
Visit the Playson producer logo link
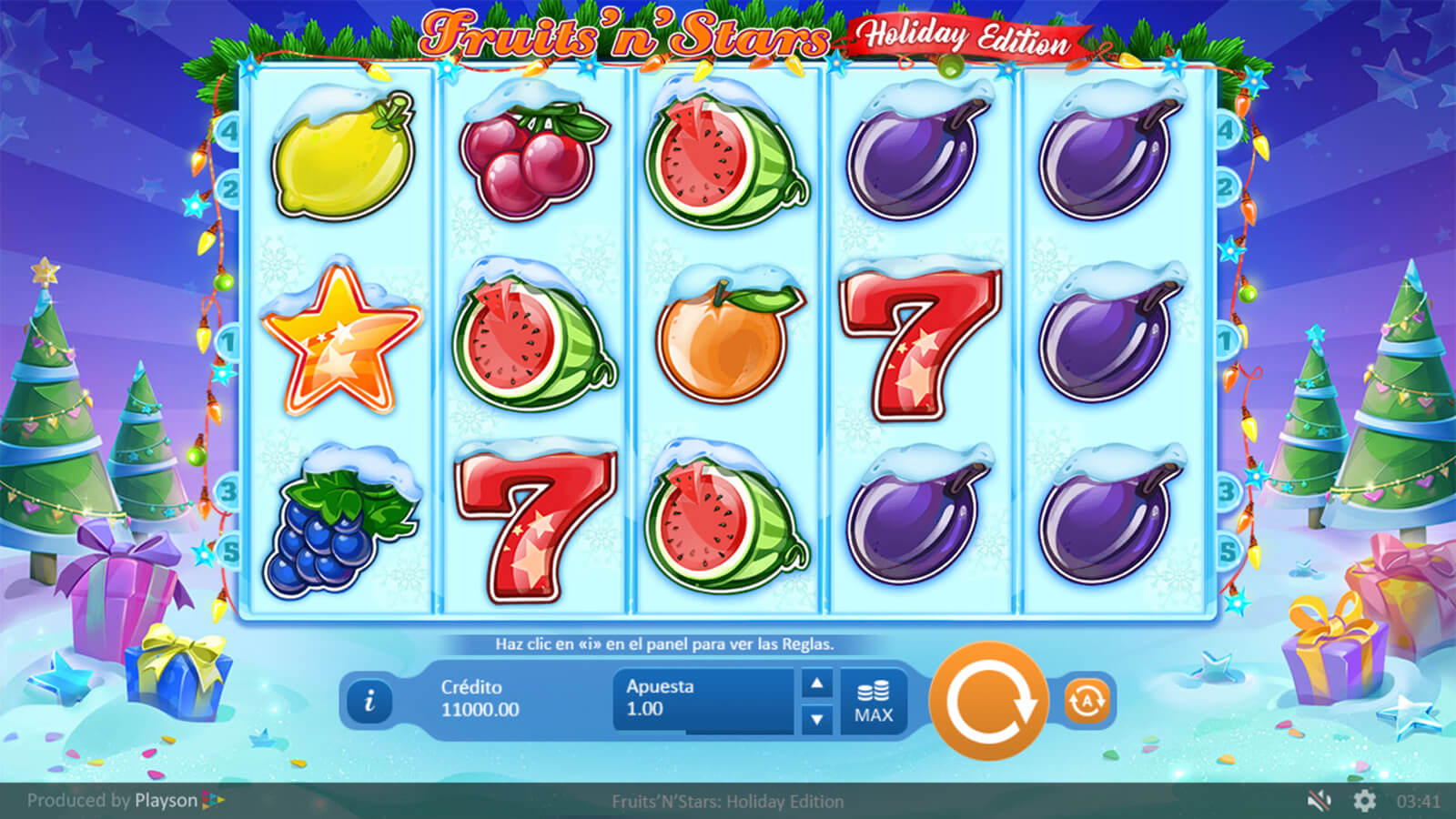click(178, 801)
